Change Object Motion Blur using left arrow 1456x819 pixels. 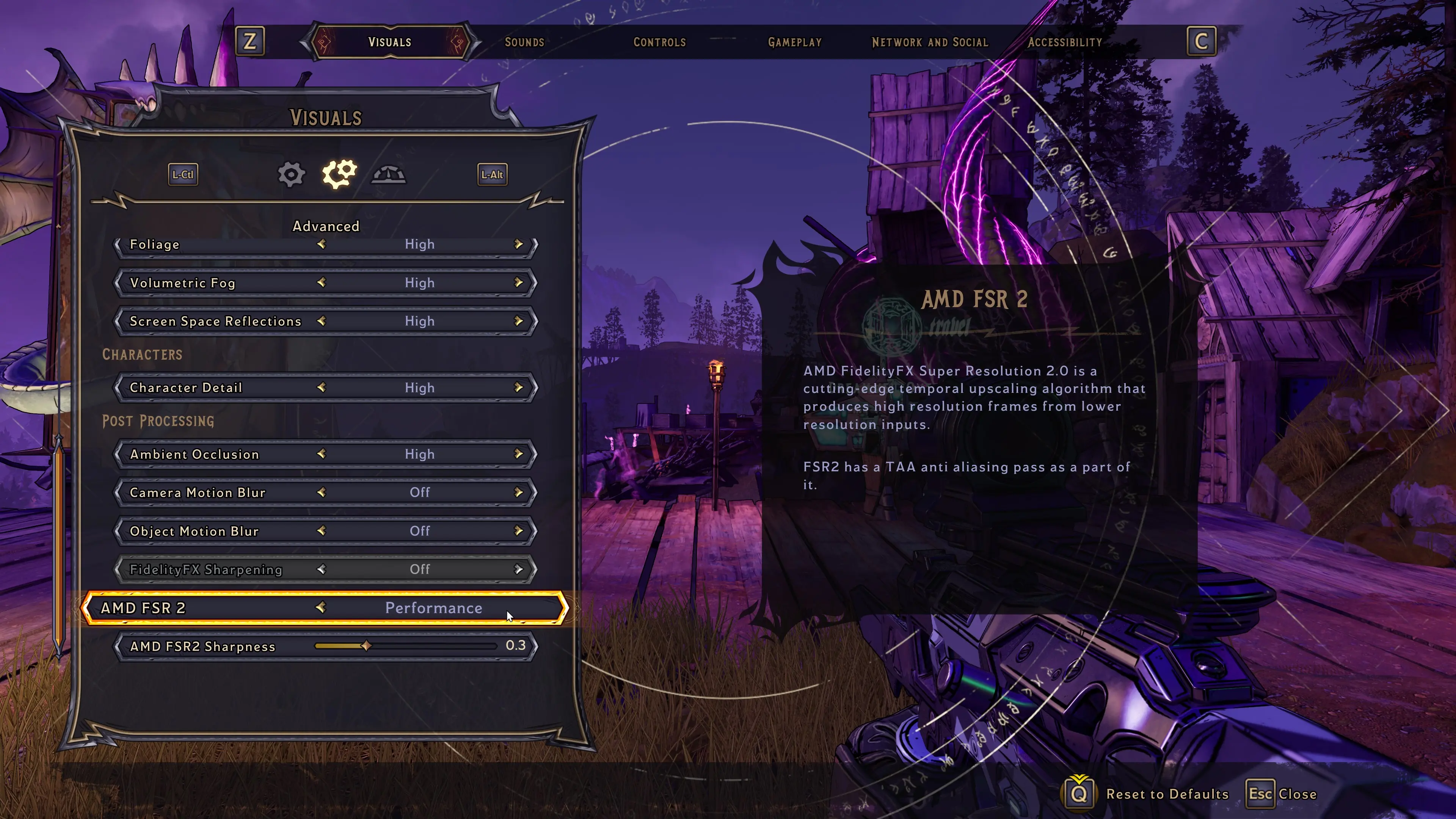click(x=321, y=531)
